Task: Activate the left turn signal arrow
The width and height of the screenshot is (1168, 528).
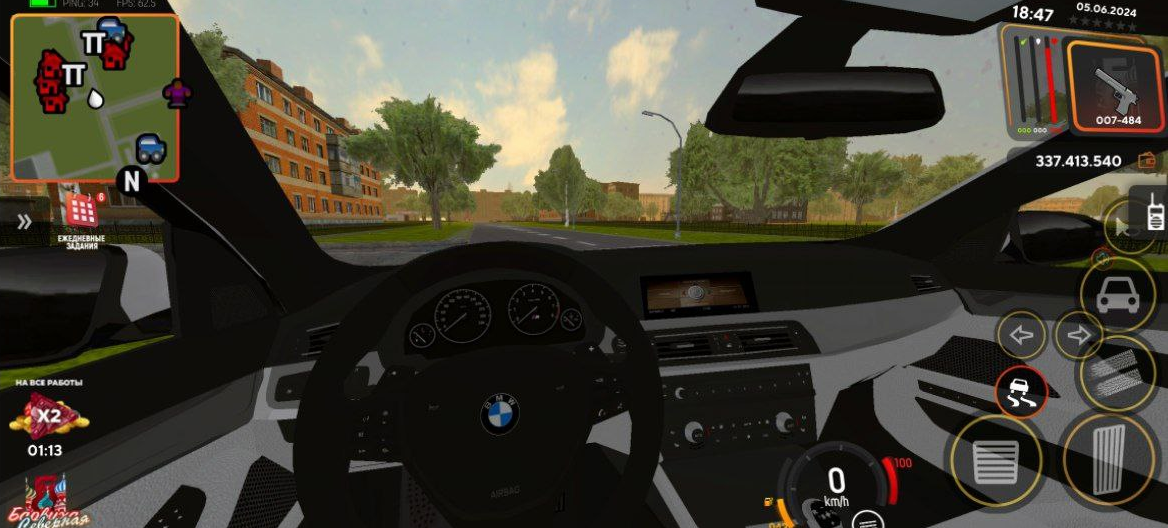Action: tap(1022, 336)
